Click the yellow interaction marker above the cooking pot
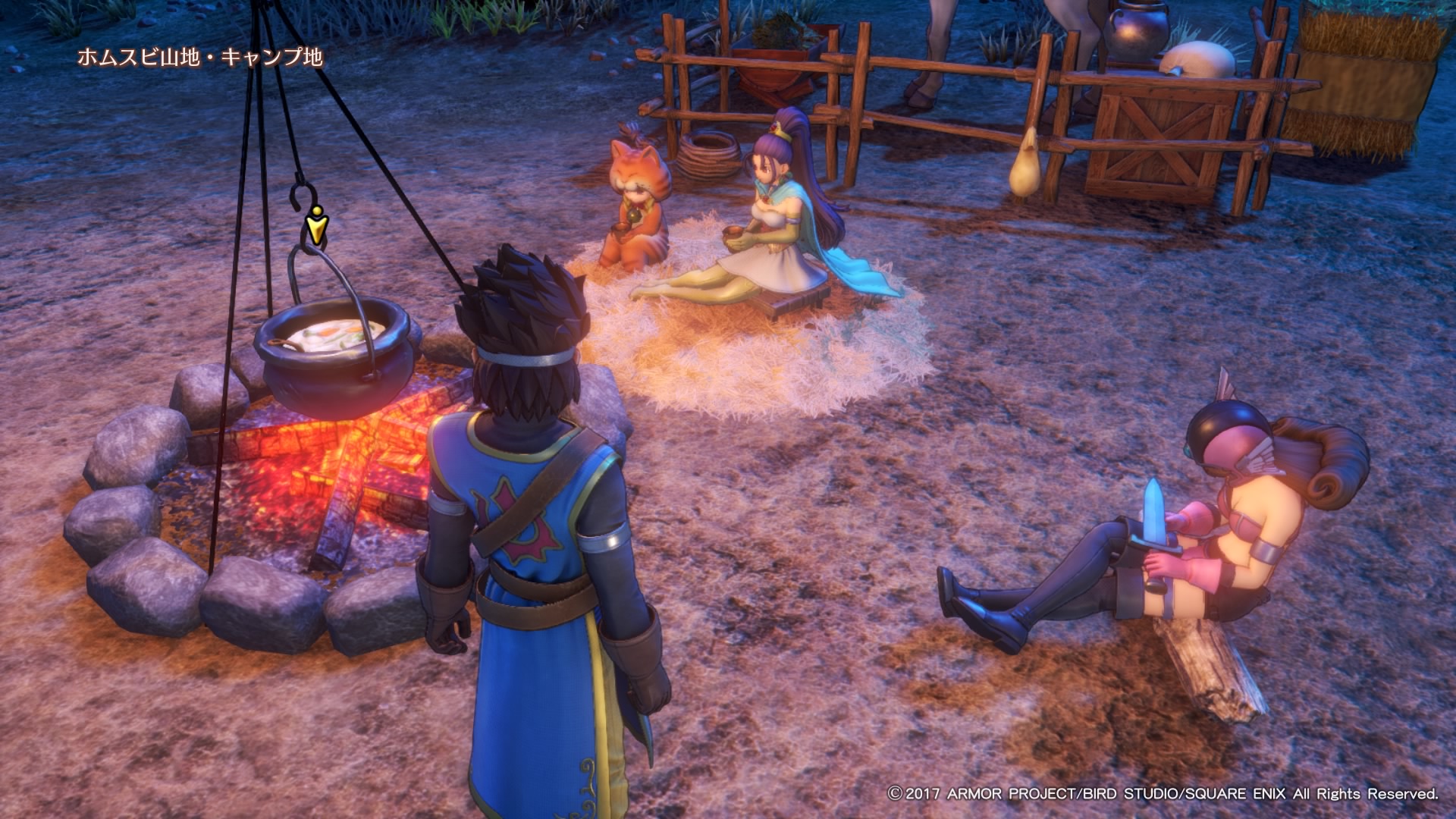This screenshot has width=1456, height=819. click(x=316, y=225)
